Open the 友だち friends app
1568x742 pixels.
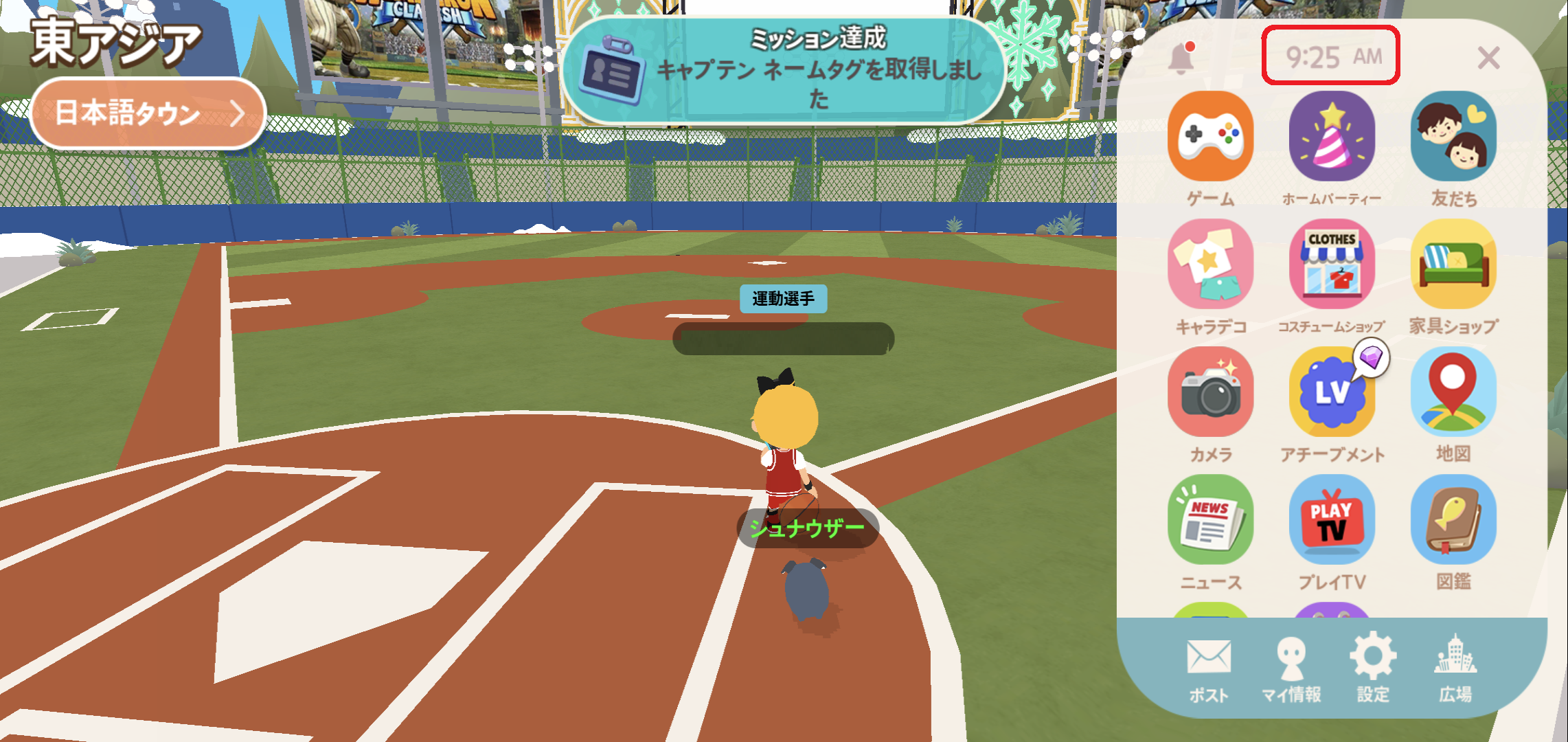(x=1453, y=137)
